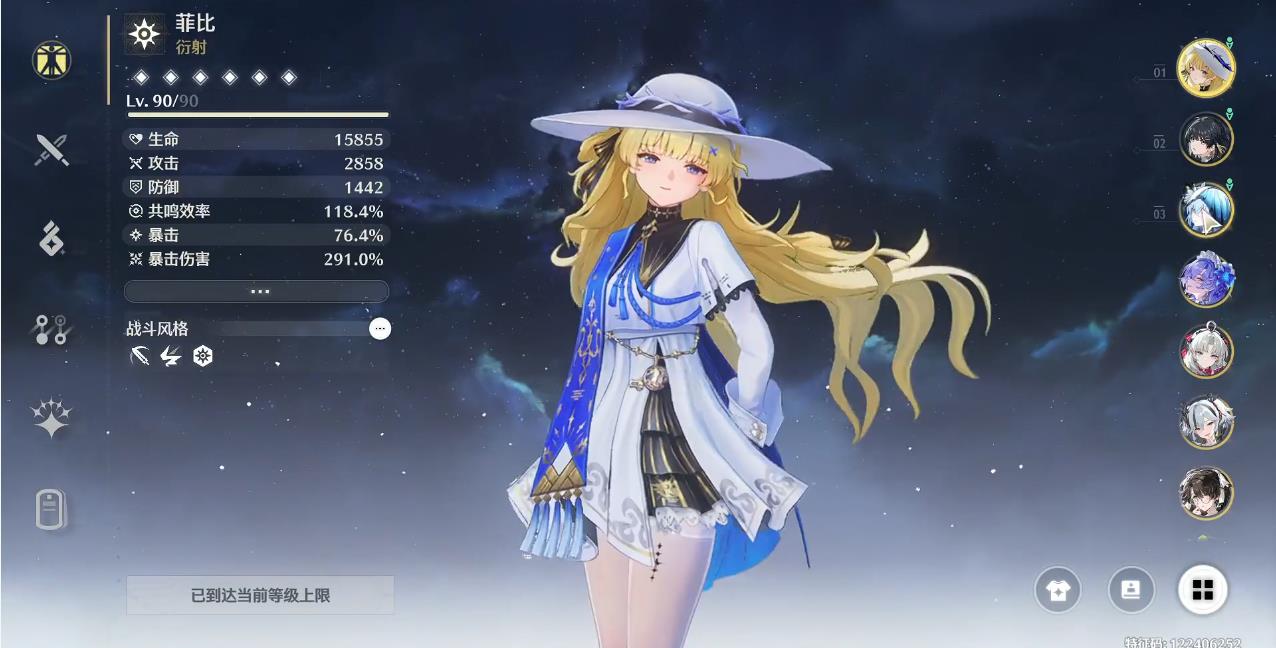The width and height of the screenshot is (1276, 648).
Task: Select the brown-haired character portrait
Action: [x=1206, y=492]
